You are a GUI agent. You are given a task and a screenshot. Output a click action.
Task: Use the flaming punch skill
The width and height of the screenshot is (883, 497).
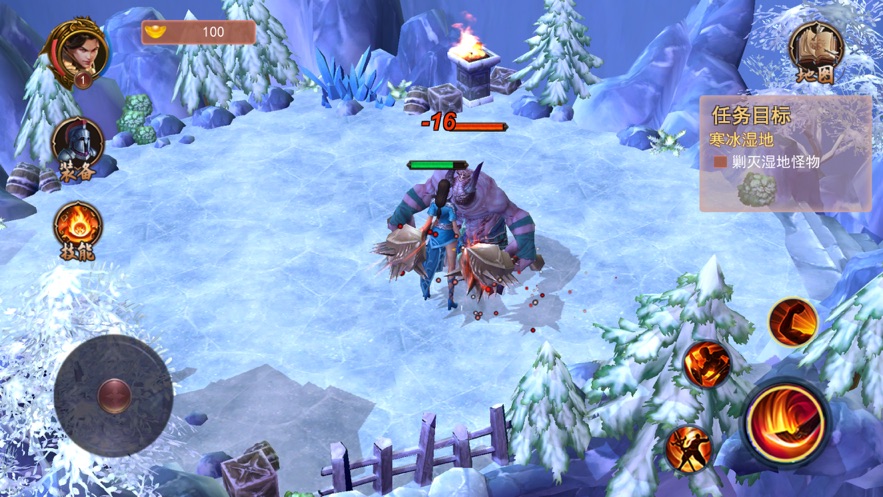point(707,364)
